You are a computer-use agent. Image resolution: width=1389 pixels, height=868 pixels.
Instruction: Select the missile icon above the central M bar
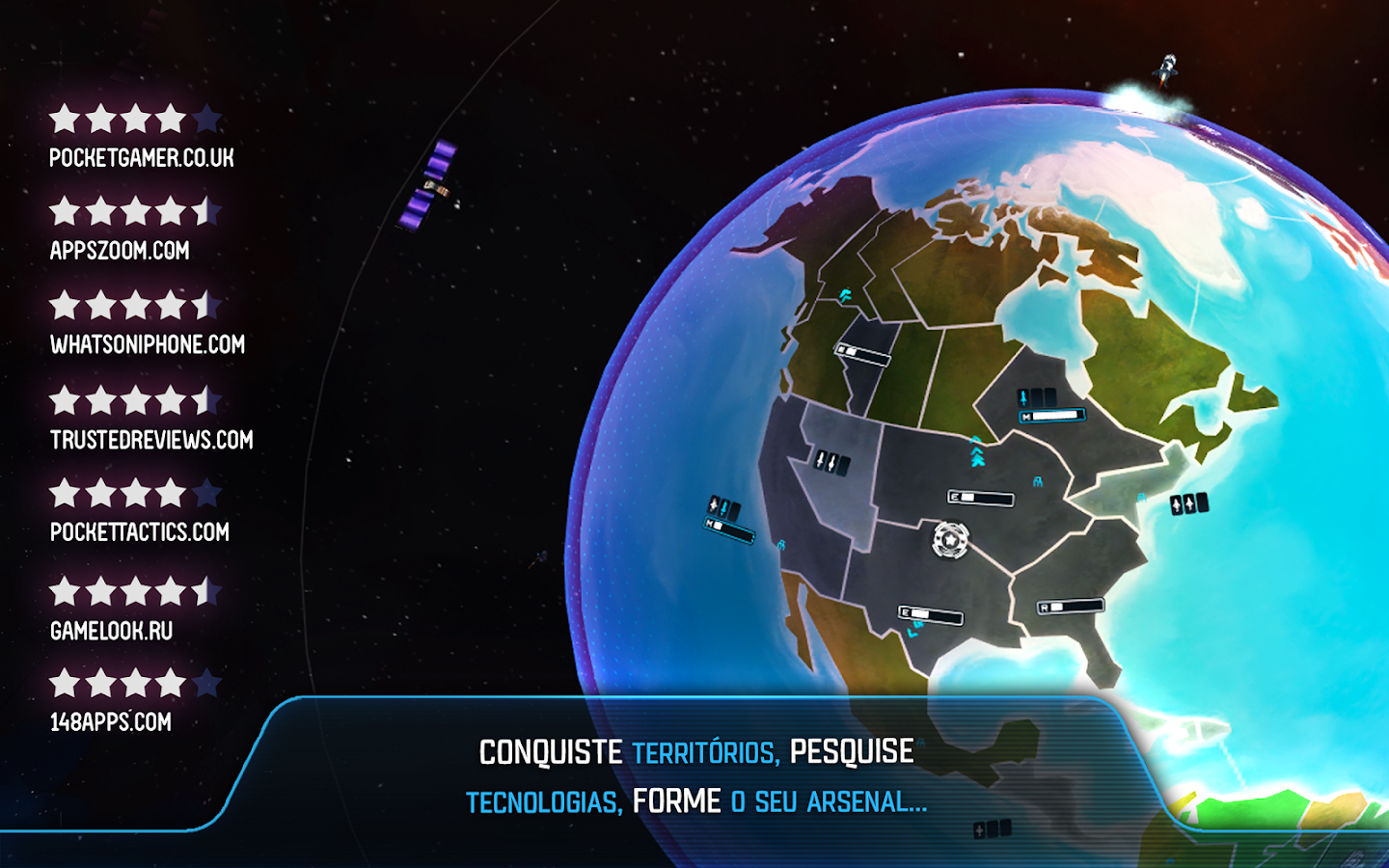click(x=1023, y=396)
